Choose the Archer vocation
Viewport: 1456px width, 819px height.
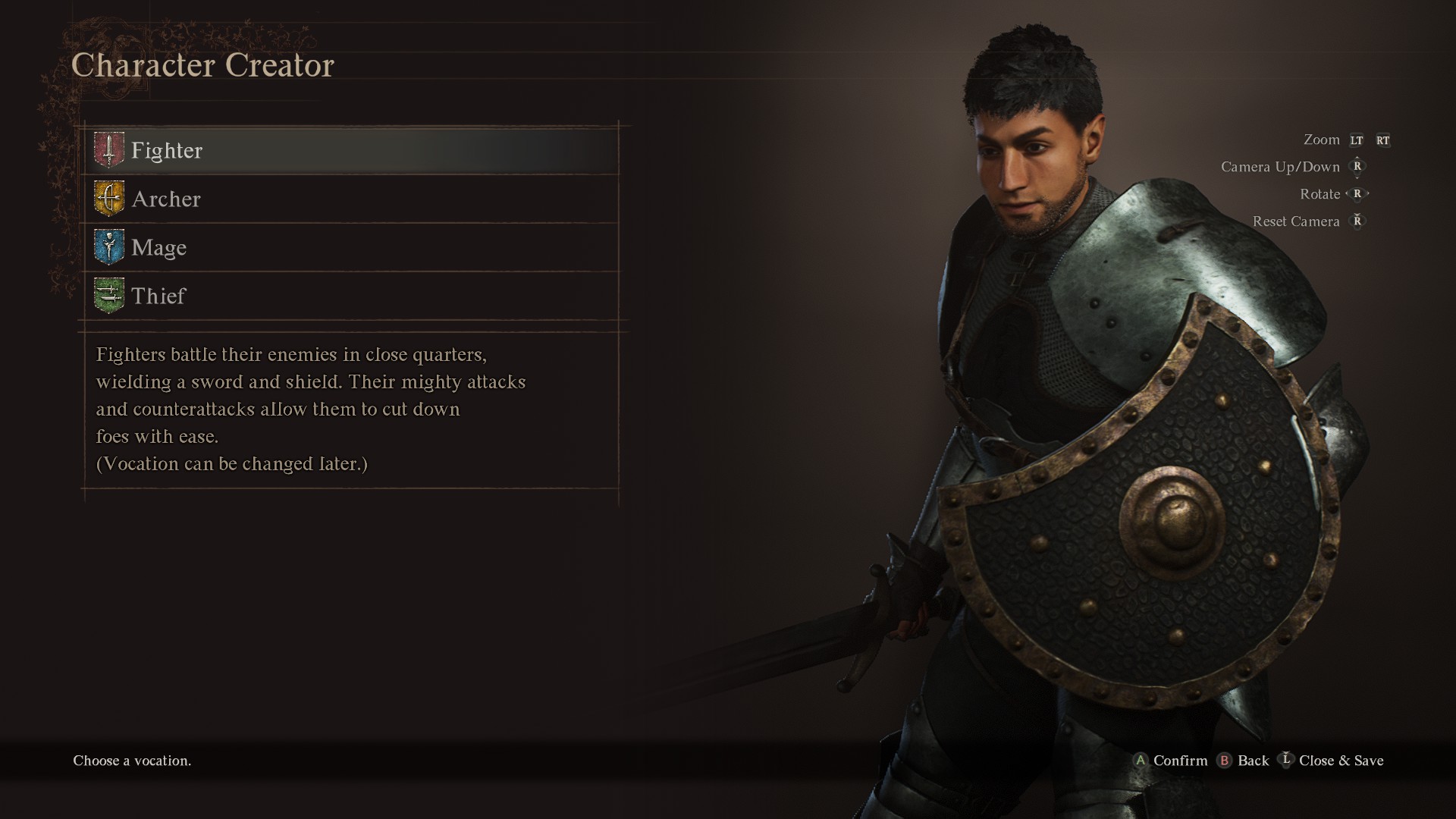166,199
